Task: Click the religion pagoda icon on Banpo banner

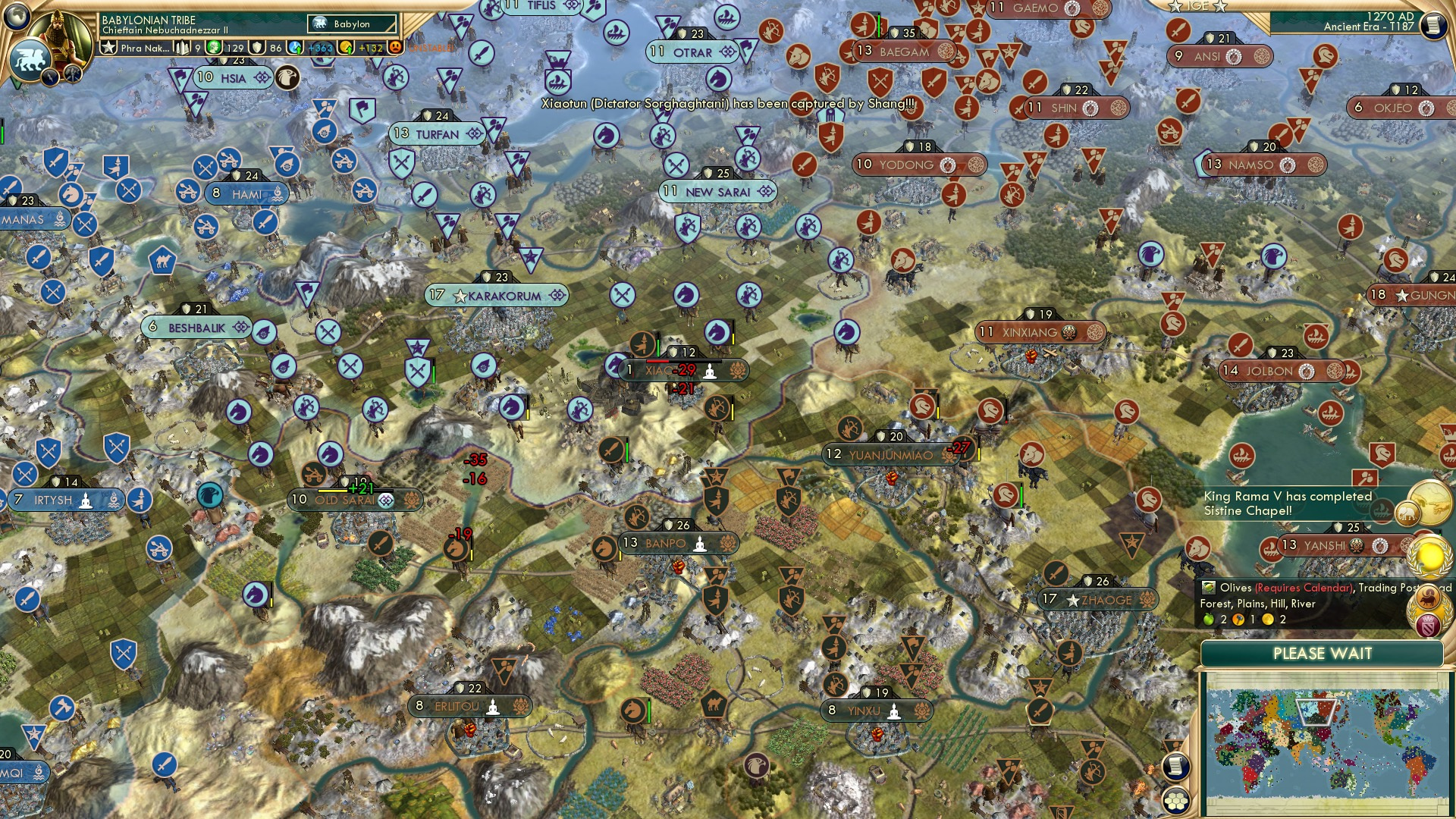Action: [x=700, y=545]
